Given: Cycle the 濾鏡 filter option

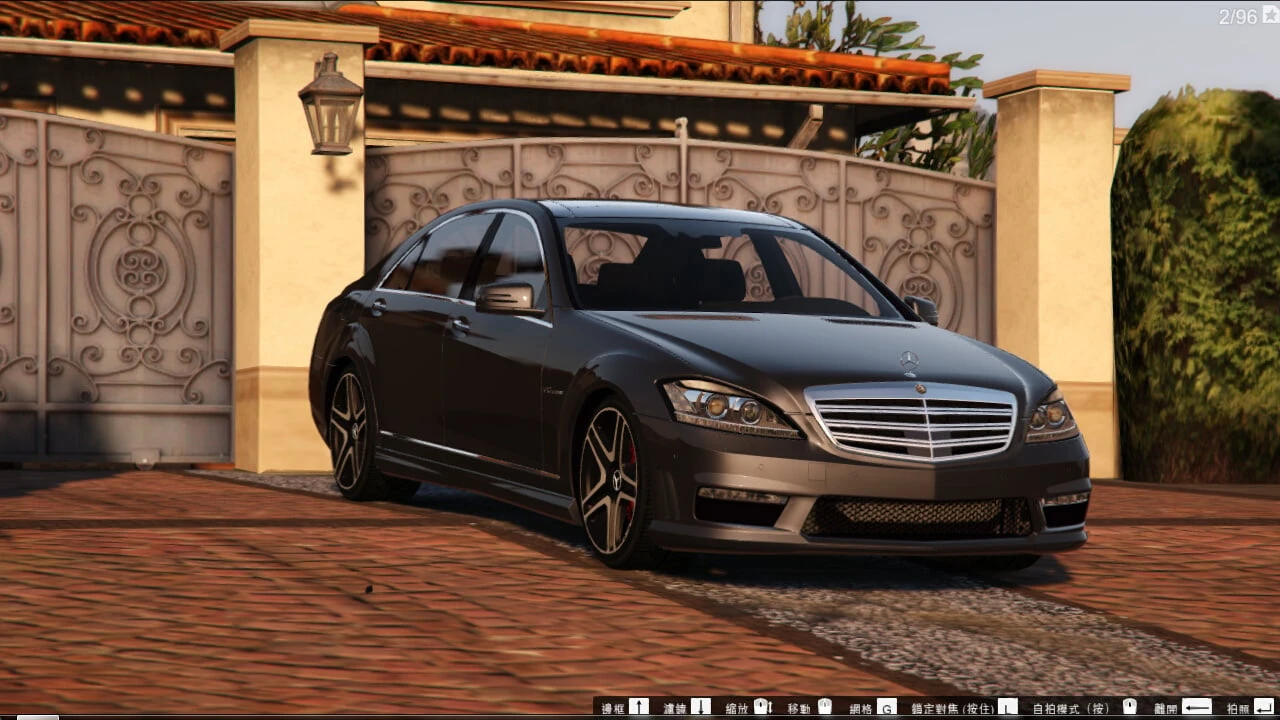Looking at the screenshot, I should click(x=678, y=708).
